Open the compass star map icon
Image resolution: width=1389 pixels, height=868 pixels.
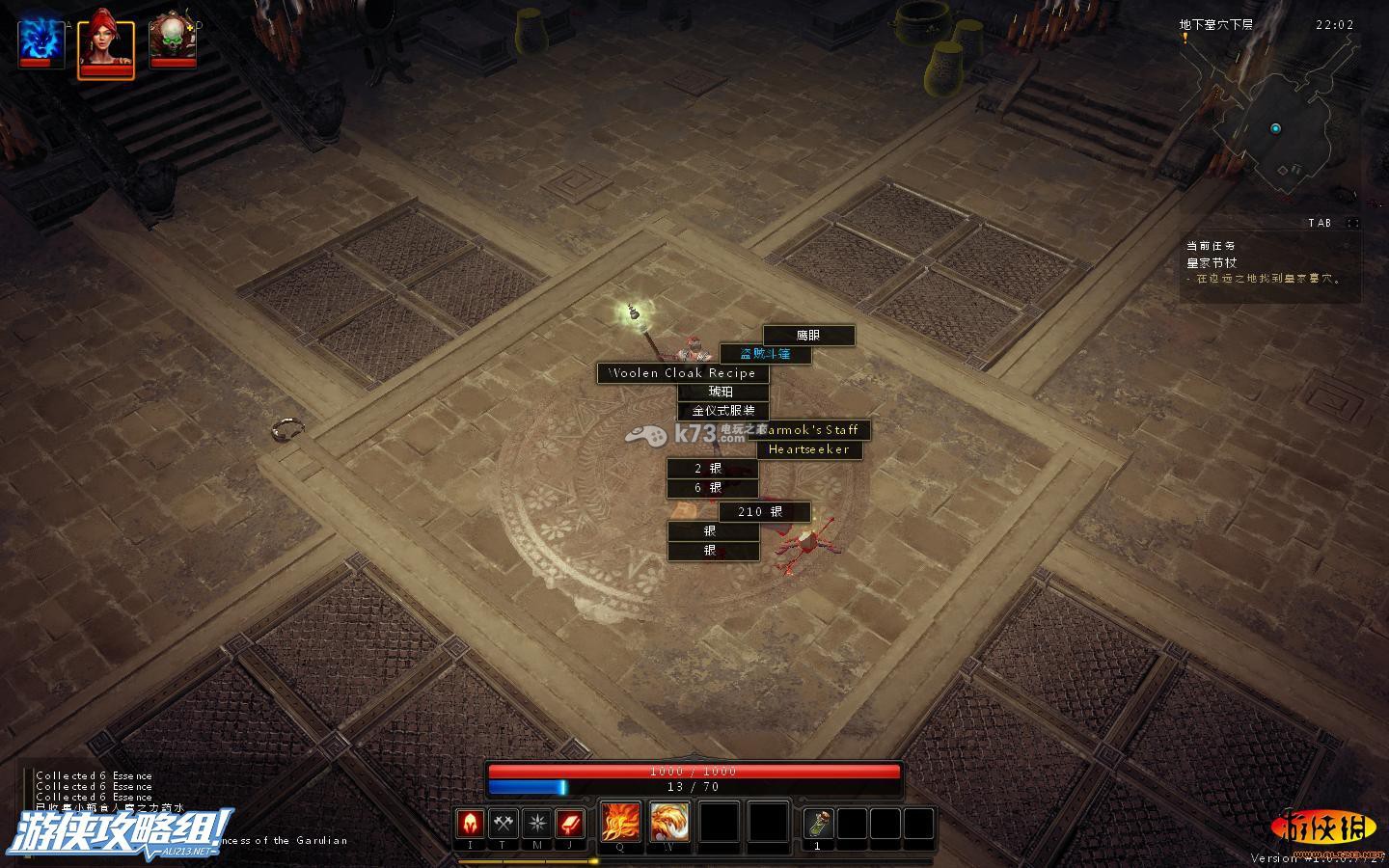point(537,824)
